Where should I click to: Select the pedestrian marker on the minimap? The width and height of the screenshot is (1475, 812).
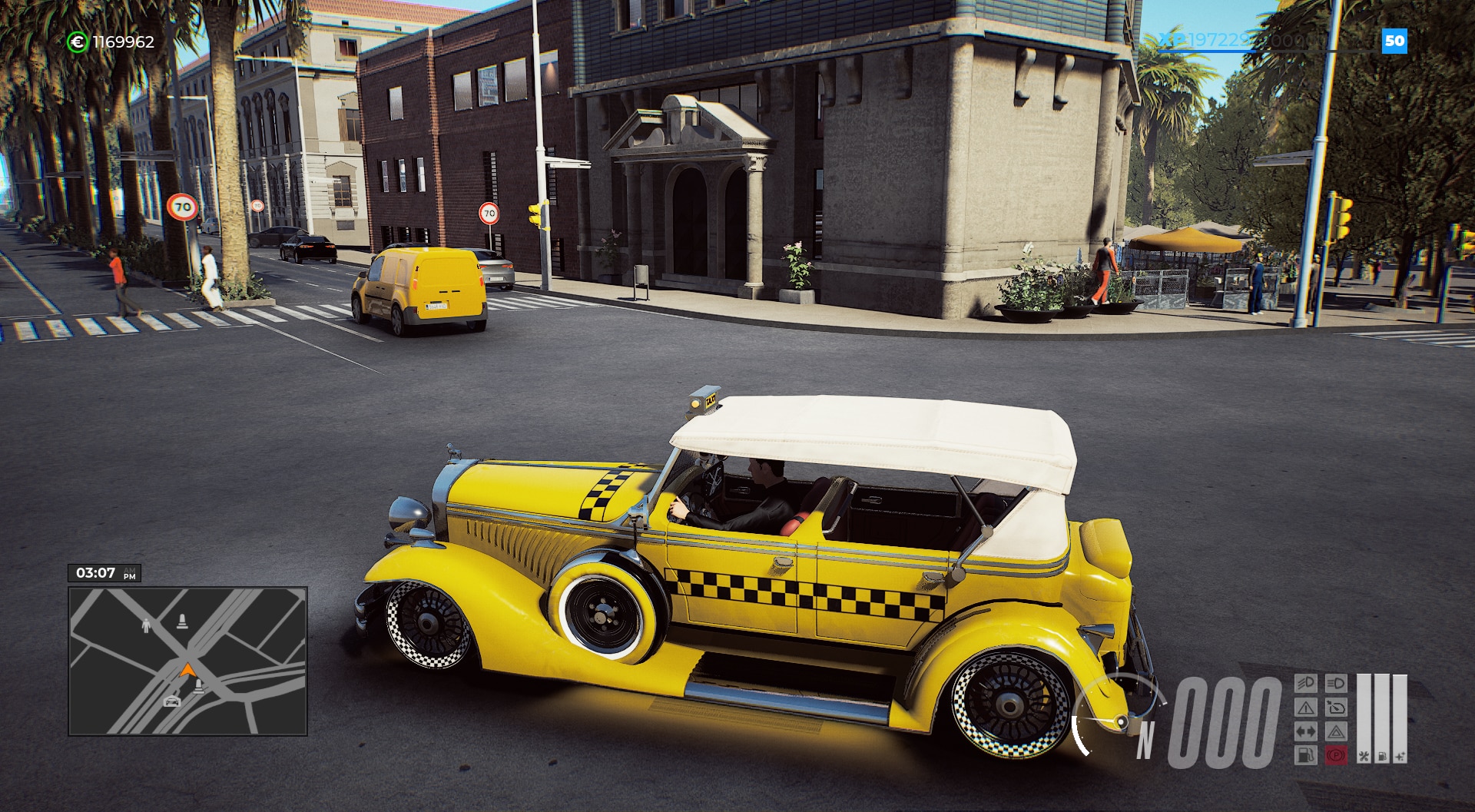(x=147, y=626)
